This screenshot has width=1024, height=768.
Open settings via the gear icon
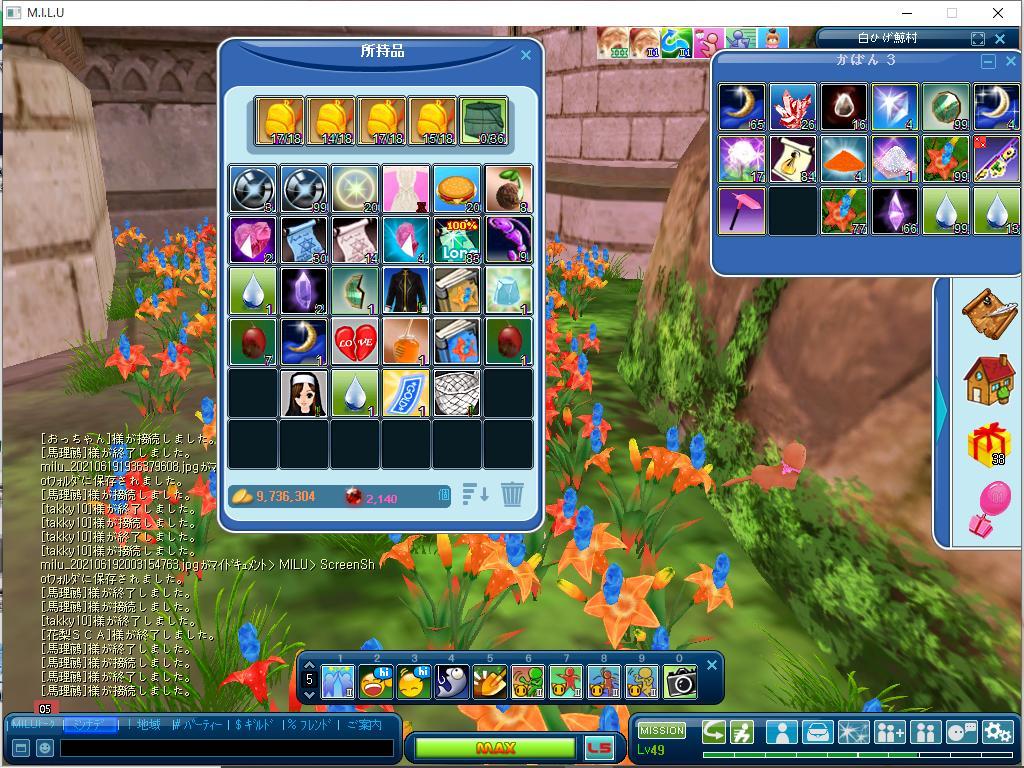tap(997, 732)
